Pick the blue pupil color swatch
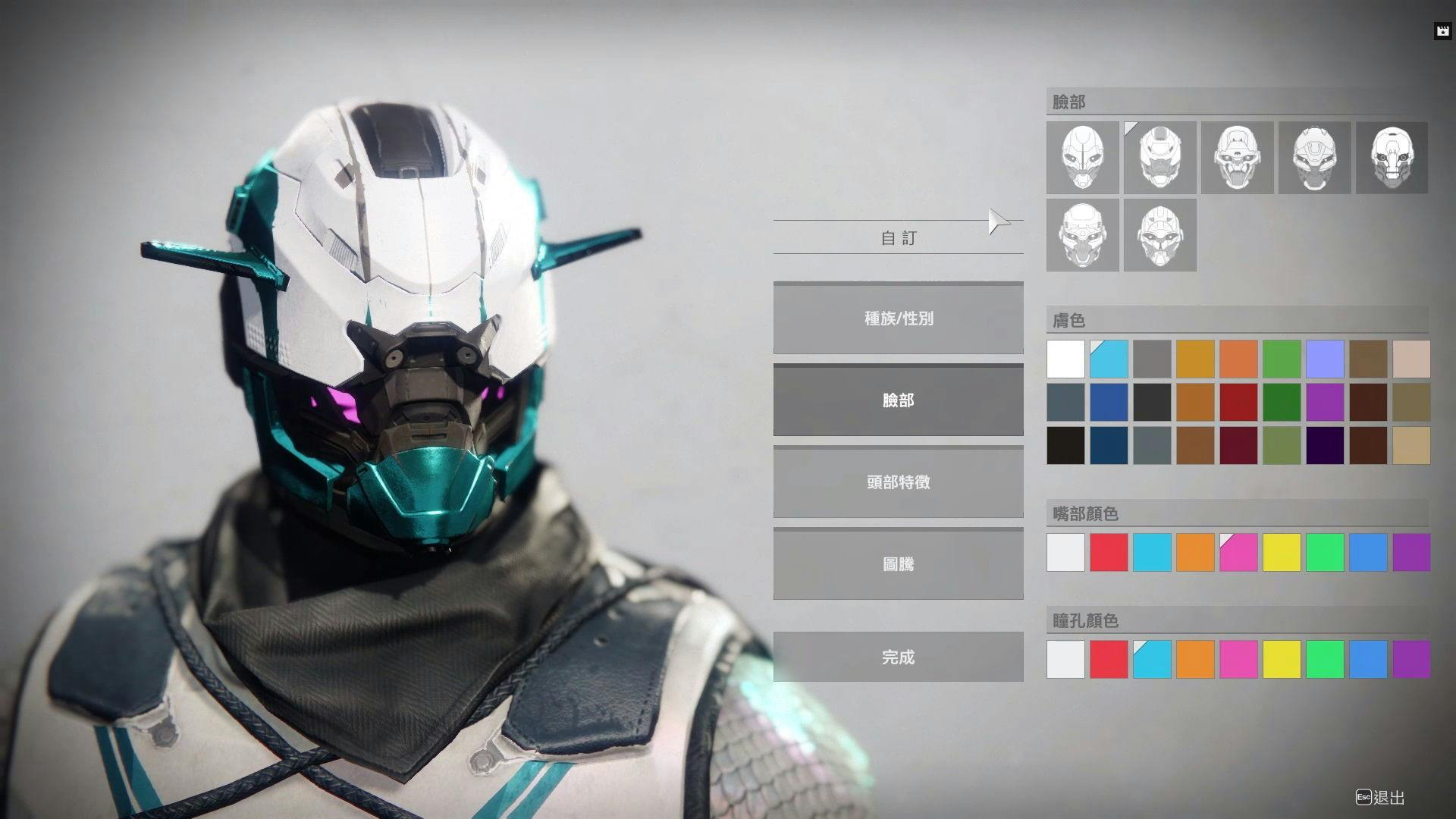 pyautogui.click(x=1368, y=659)
